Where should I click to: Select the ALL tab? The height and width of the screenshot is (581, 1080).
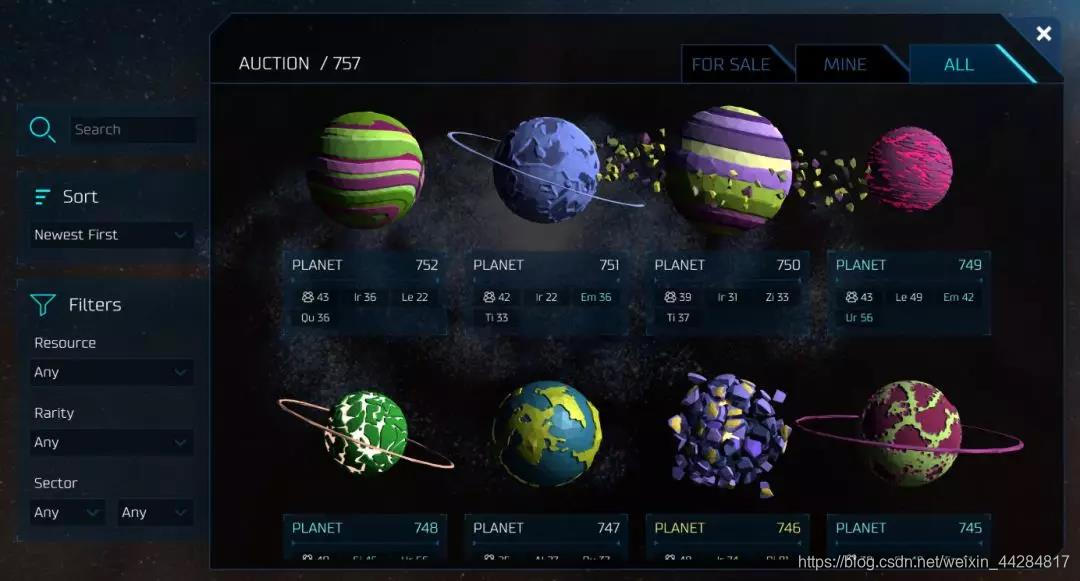pyautogui.click(x=958, y=64)
